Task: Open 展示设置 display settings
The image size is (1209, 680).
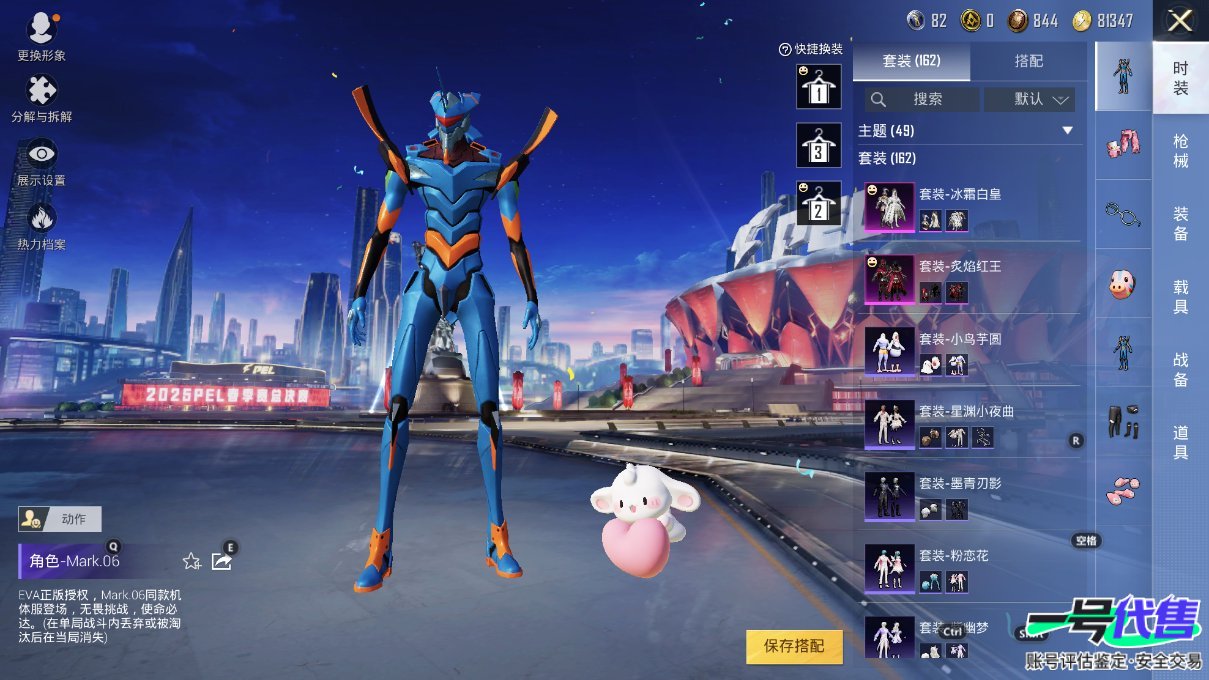Action: pos(41,161)
